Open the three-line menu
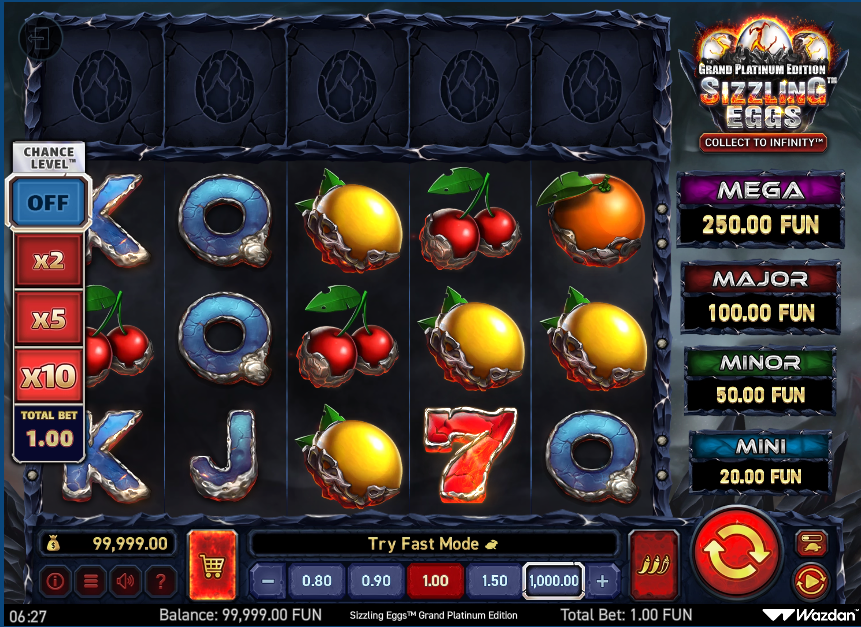The width and height of the screenshot is (861, 627). (90, 580)
